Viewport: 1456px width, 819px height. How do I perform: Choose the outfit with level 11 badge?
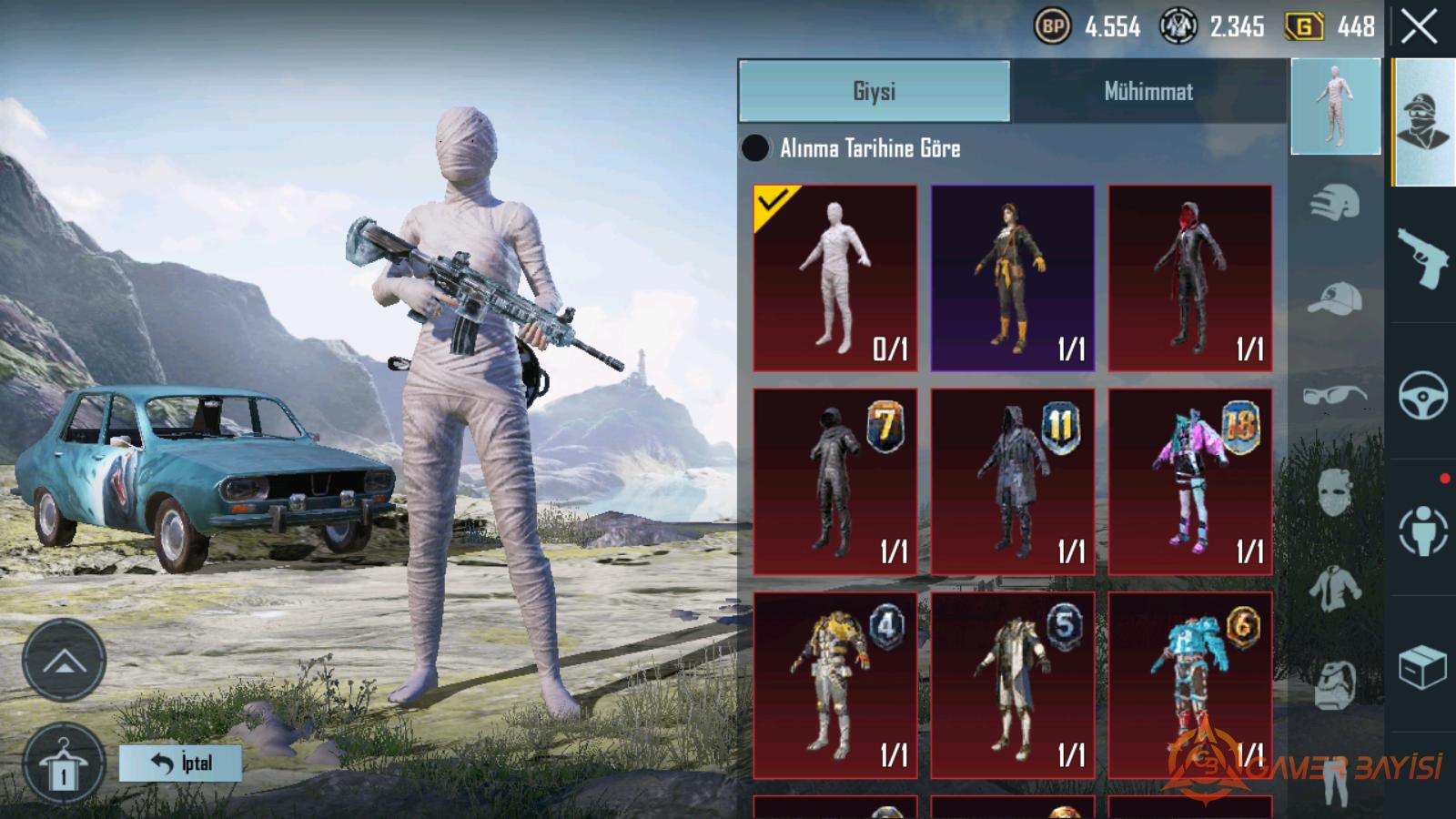point(1013,482)
